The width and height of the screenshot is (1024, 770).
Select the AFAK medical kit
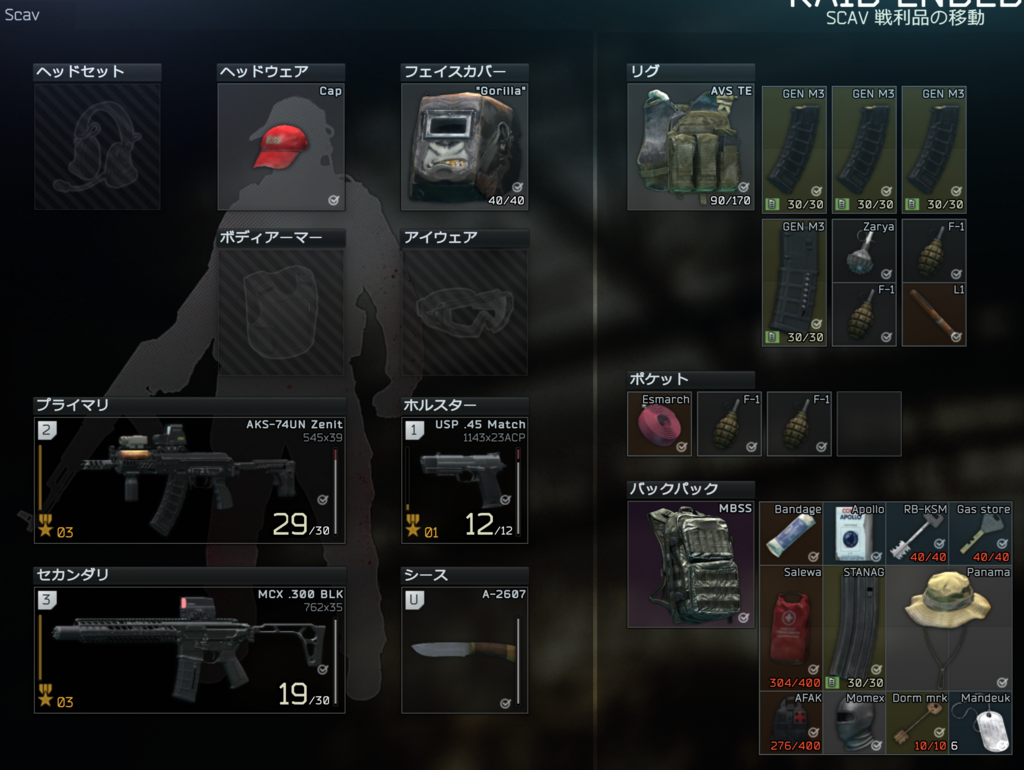791,722
